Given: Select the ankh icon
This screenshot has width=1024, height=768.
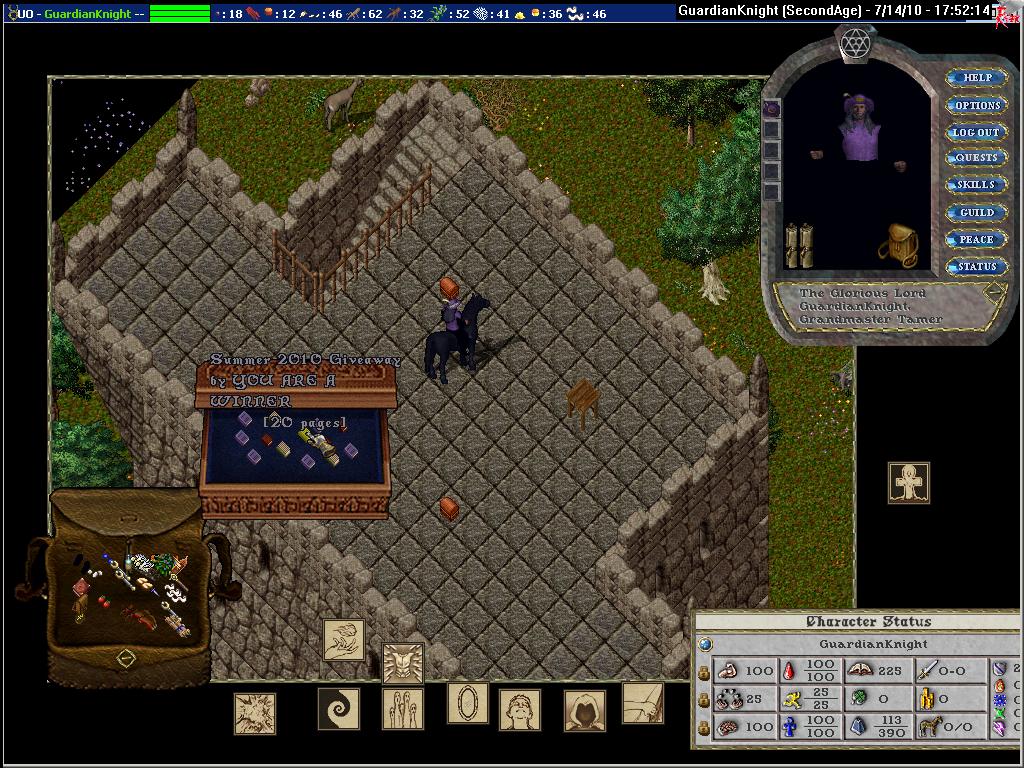Looking at the screenshot, I should click(908, 483).
